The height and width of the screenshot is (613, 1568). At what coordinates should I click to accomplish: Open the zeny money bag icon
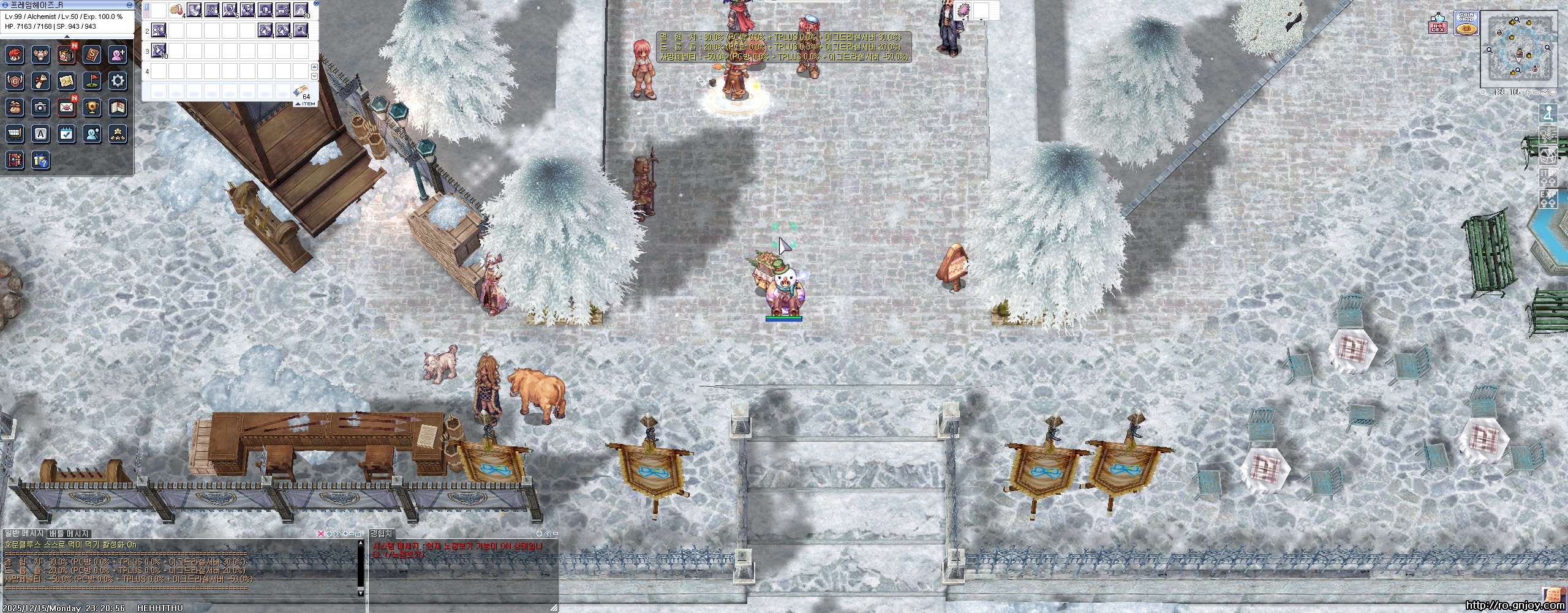[15, 107]
